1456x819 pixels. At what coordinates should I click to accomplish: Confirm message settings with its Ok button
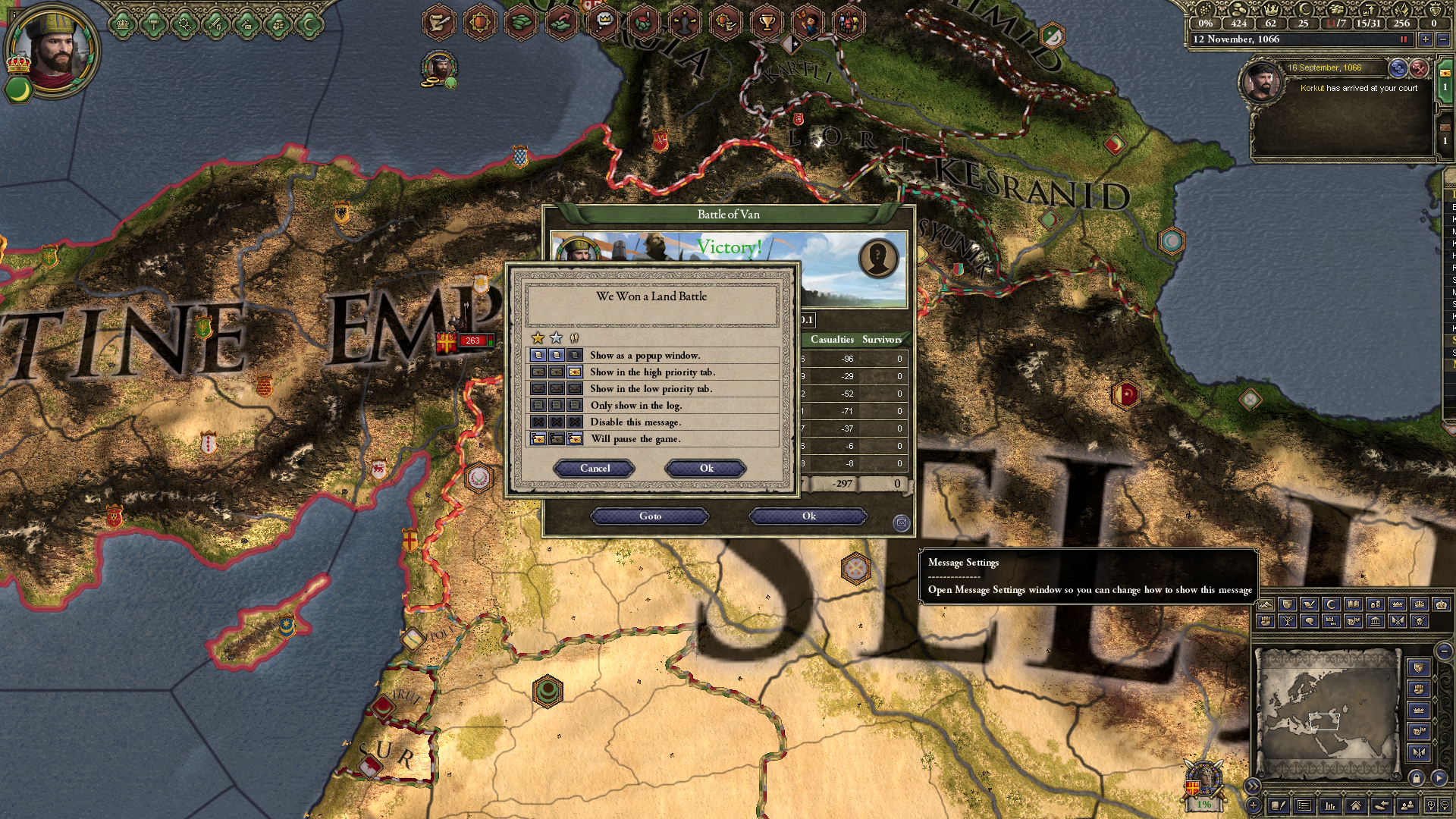[706, 469]
